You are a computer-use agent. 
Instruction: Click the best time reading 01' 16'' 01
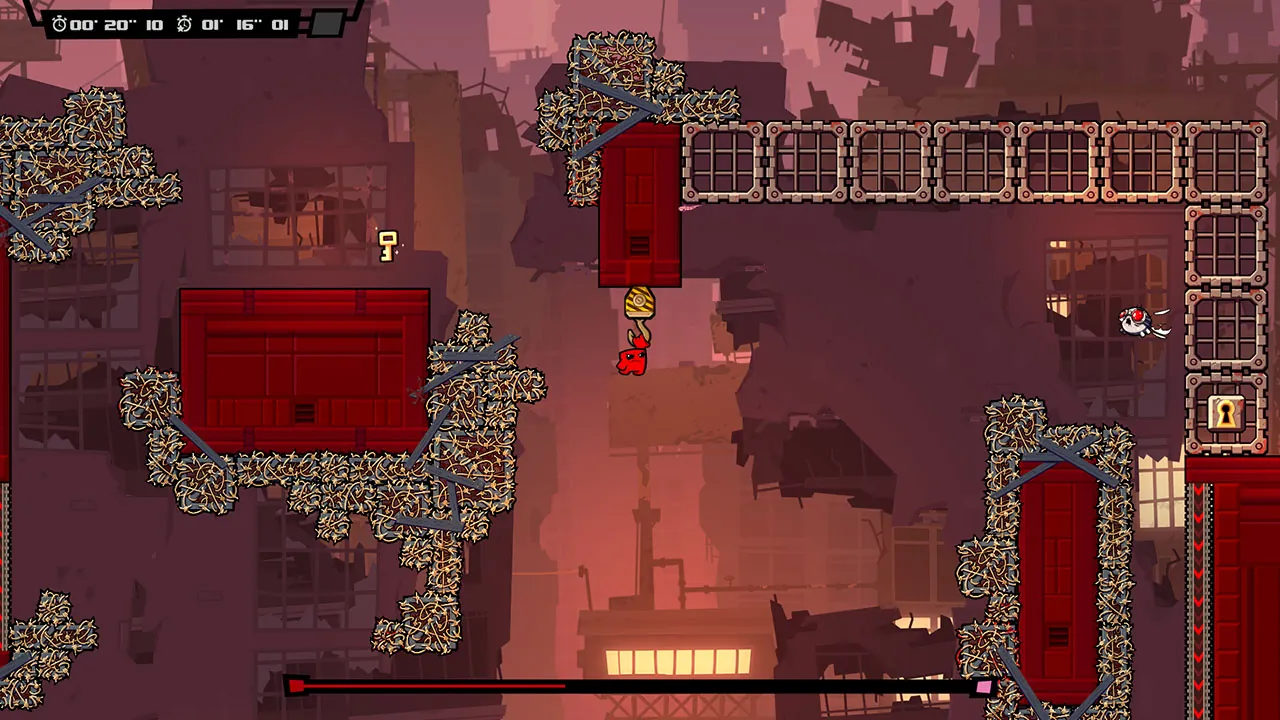(243, 24)
